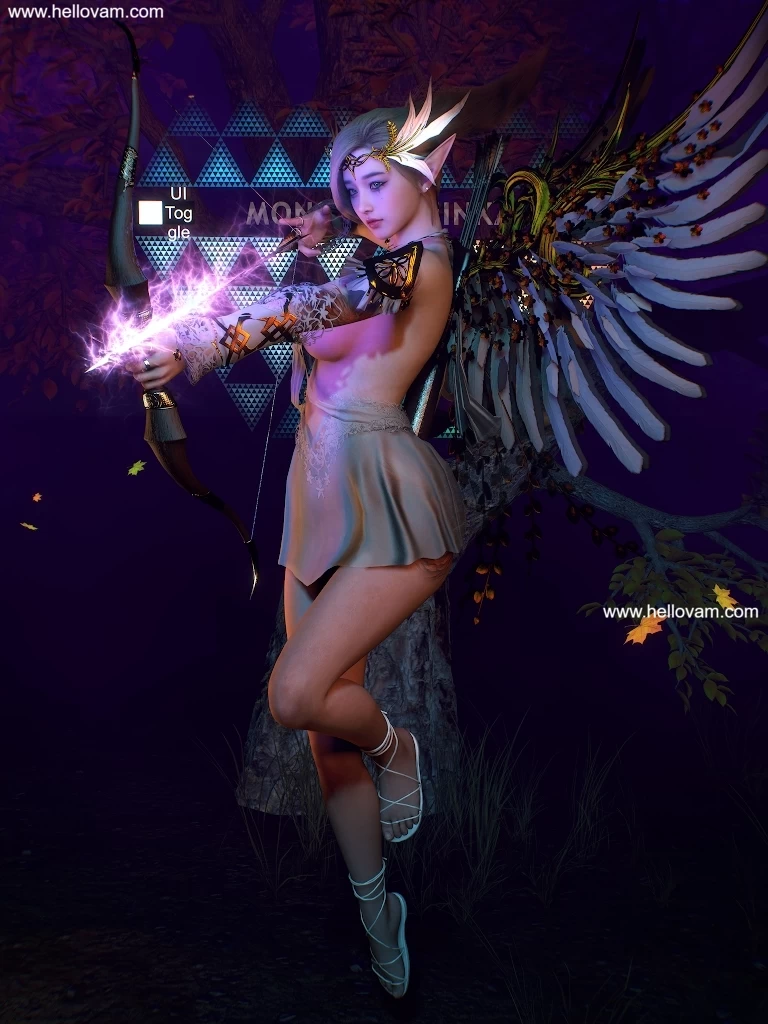Toggle the UI Toggle checkbox

[150, 212]
